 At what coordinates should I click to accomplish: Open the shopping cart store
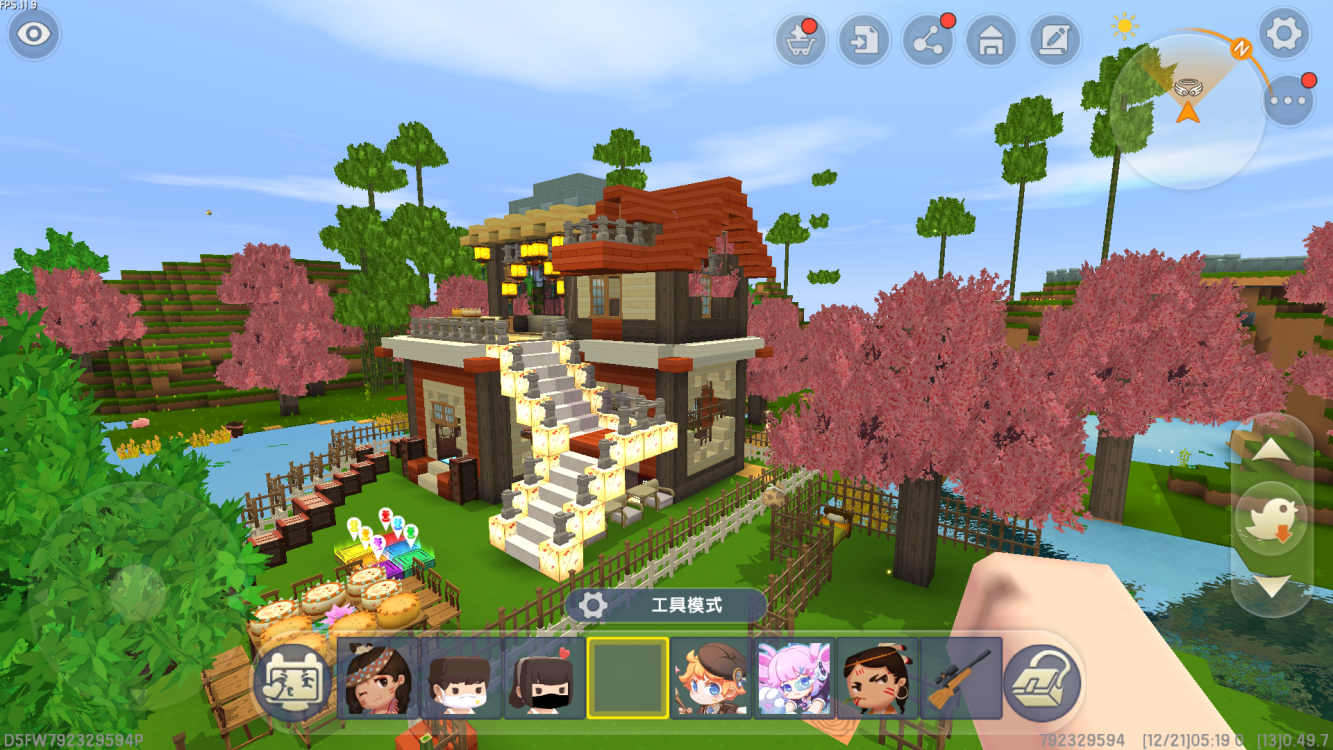pyautogui.click(x=800, y=41)
